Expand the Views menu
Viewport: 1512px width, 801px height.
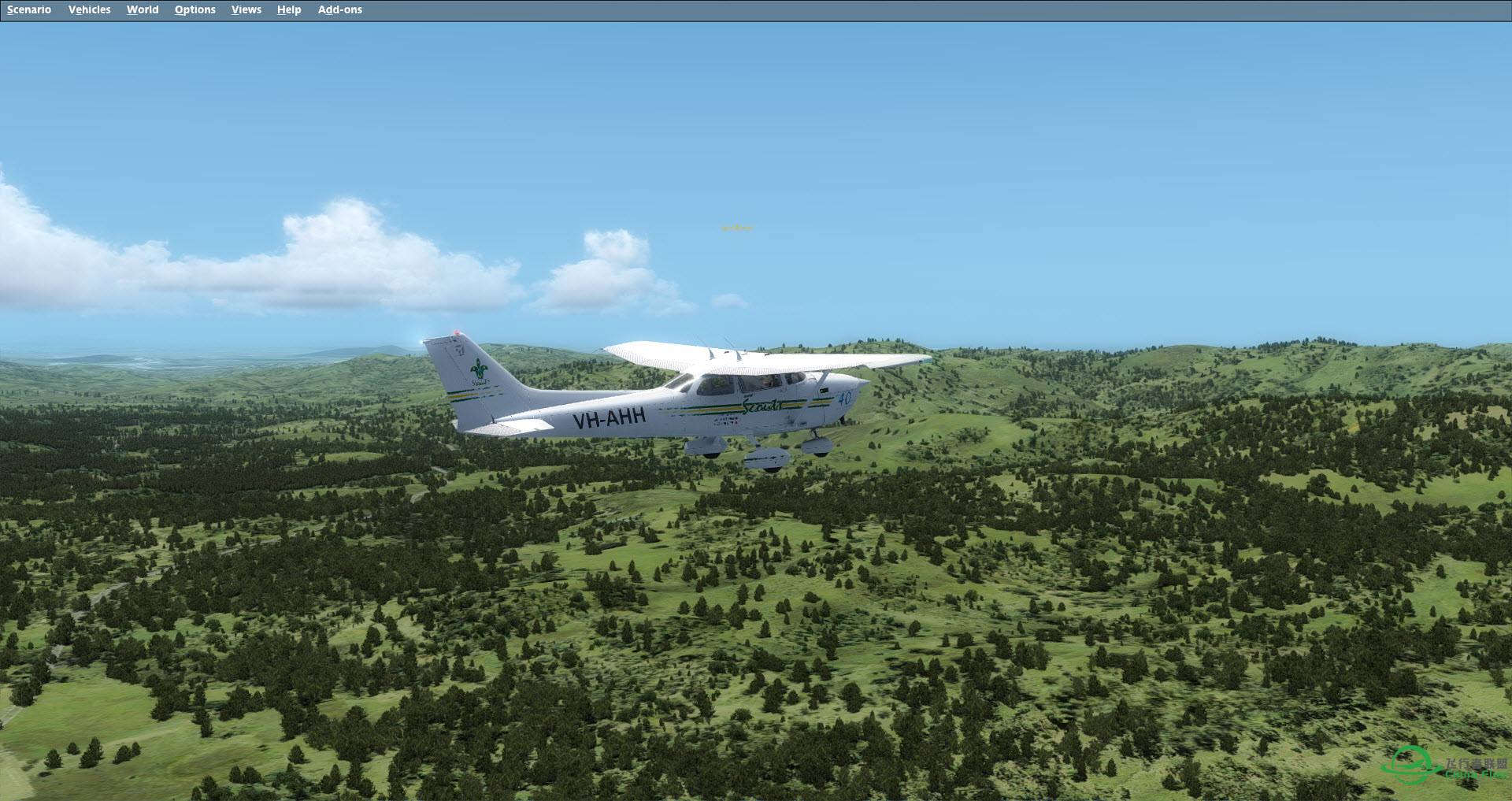tap(246, 9)
